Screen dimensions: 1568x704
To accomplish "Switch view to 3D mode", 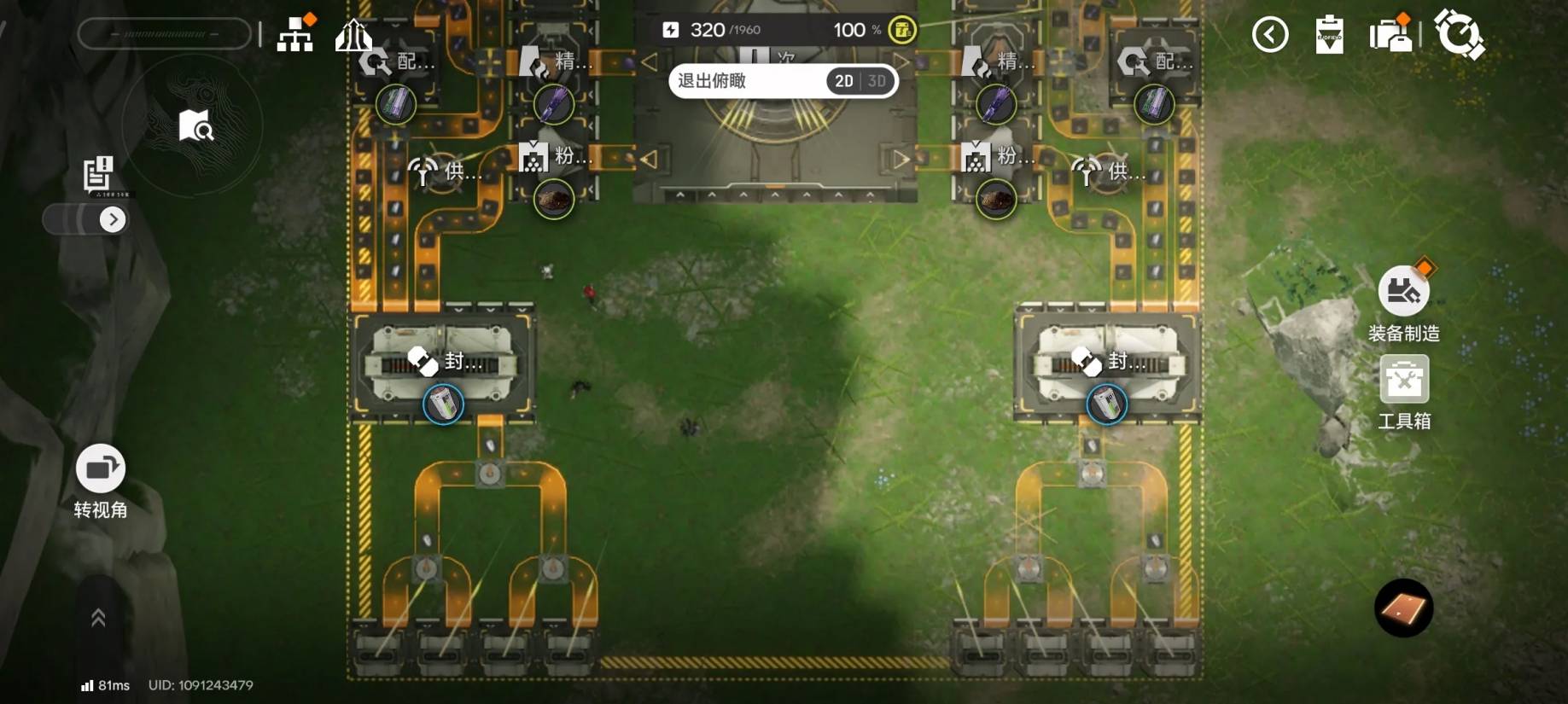I will click(877, 81).
